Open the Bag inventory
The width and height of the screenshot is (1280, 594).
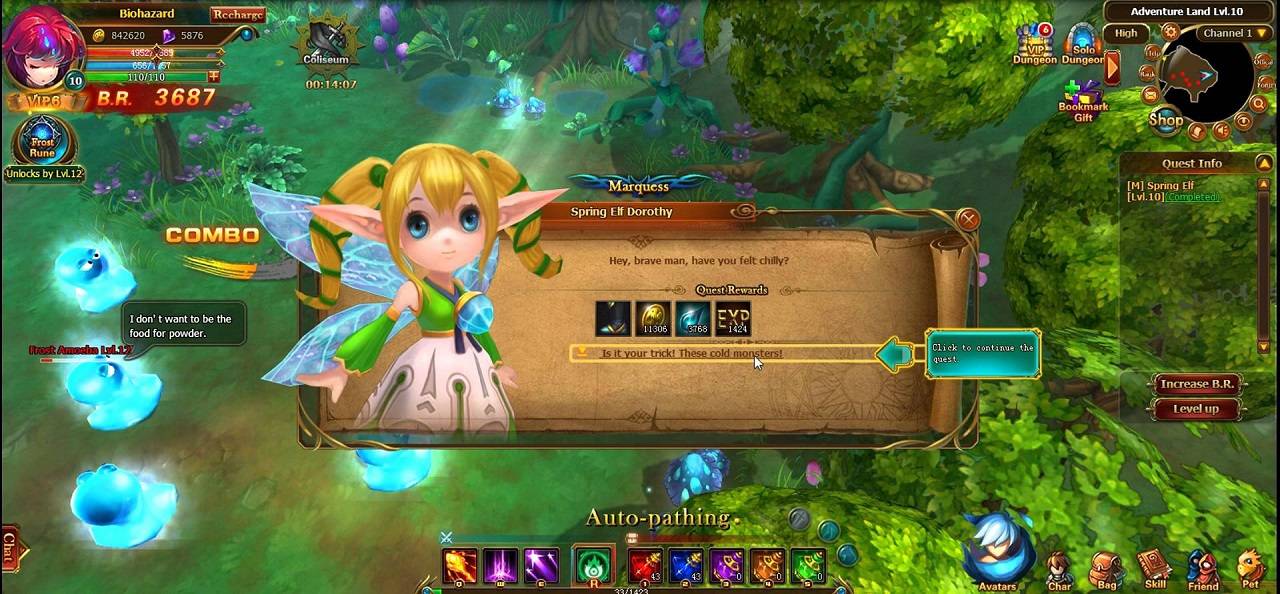pos(1107,570)
